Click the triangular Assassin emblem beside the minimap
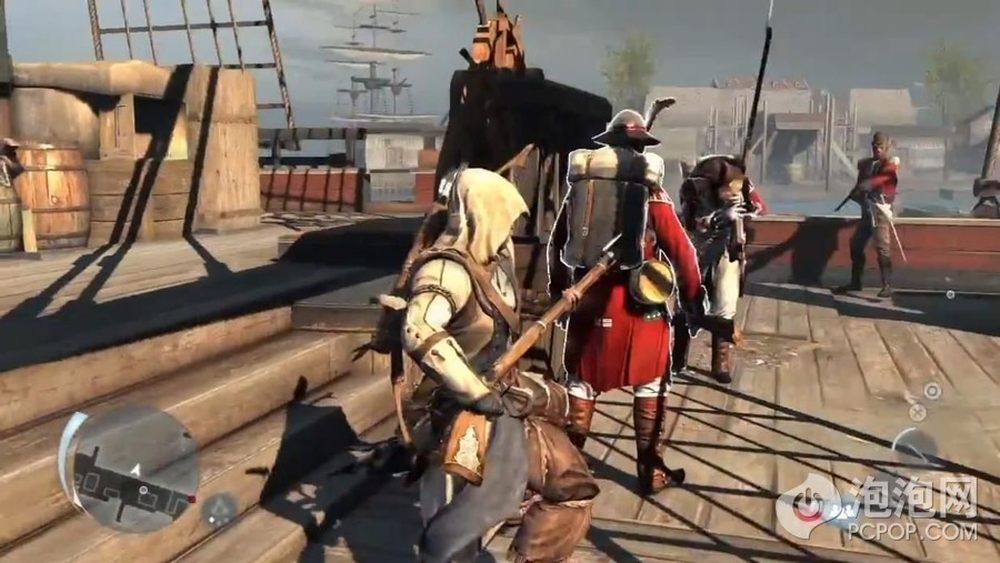The height and width of the screenshot is (563, 1000). point(217,511)
